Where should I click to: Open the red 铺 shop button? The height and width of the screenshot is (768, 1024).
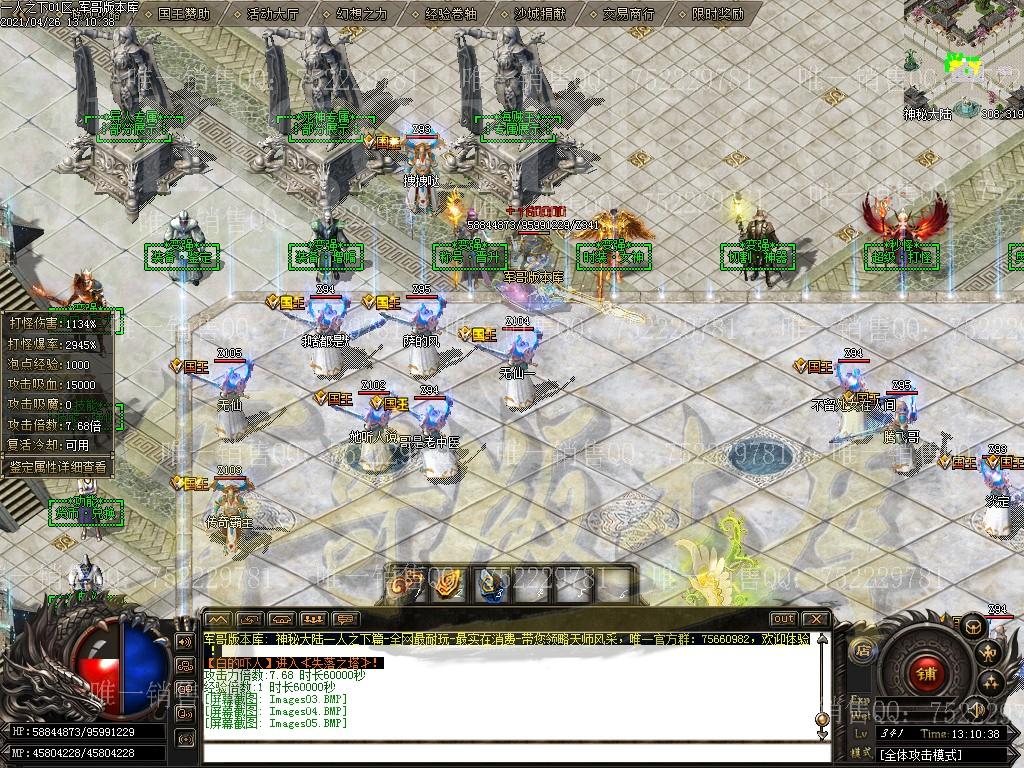pyautogui.click(x=925, y=673)
